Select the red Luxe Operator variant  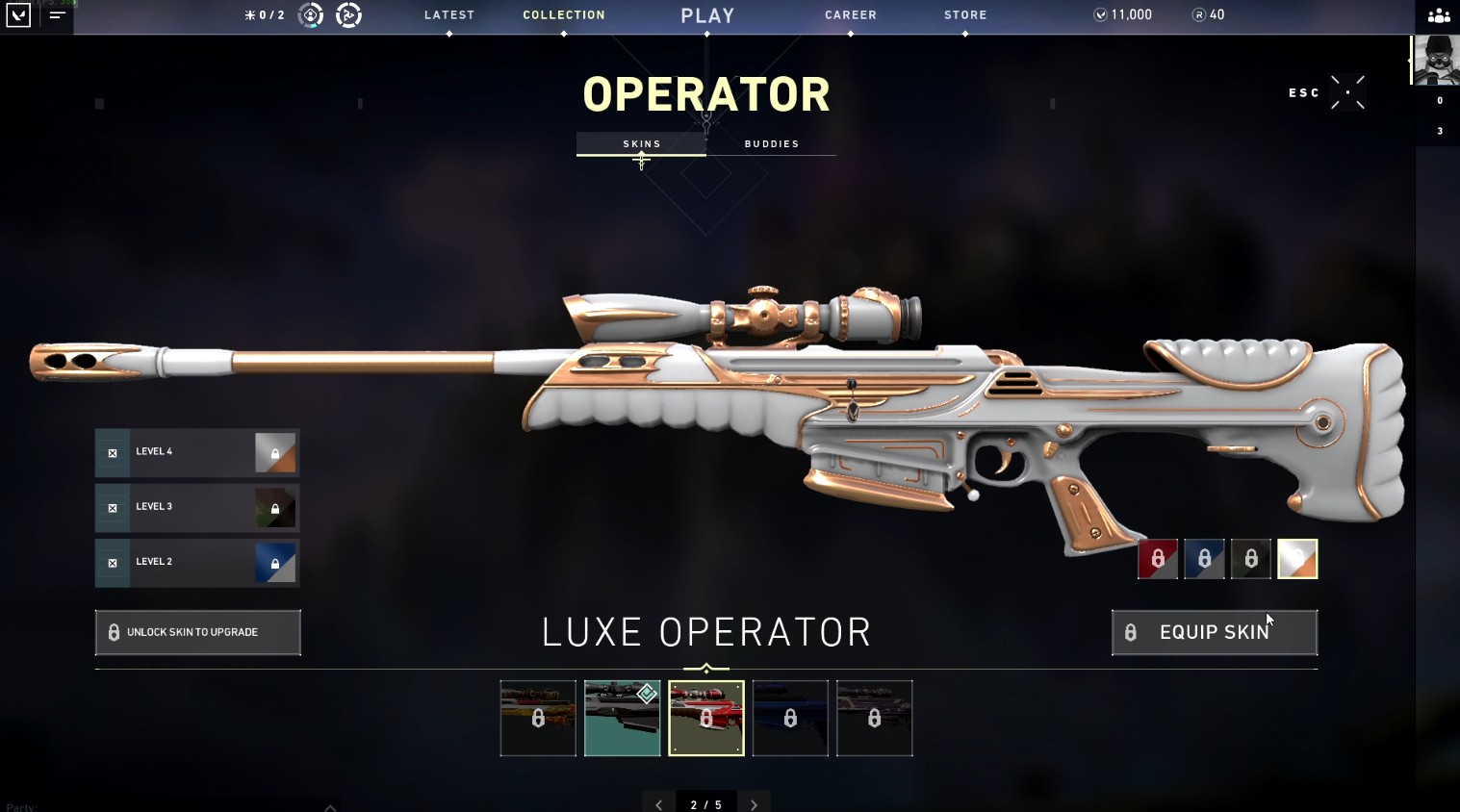[x=1158, y=559]
